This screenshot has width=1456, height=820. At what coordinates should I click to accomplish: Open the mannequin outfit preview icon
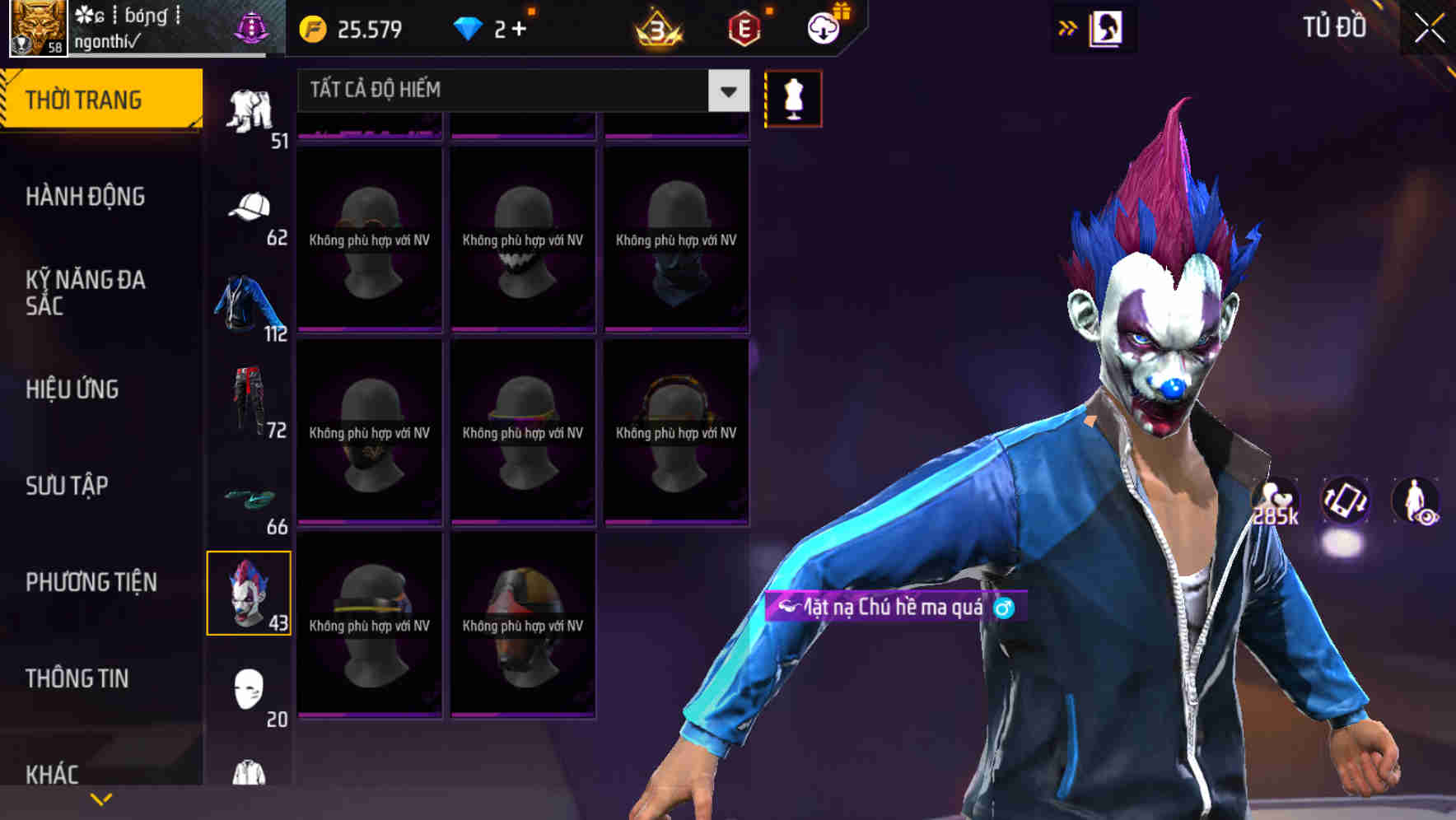793,98
